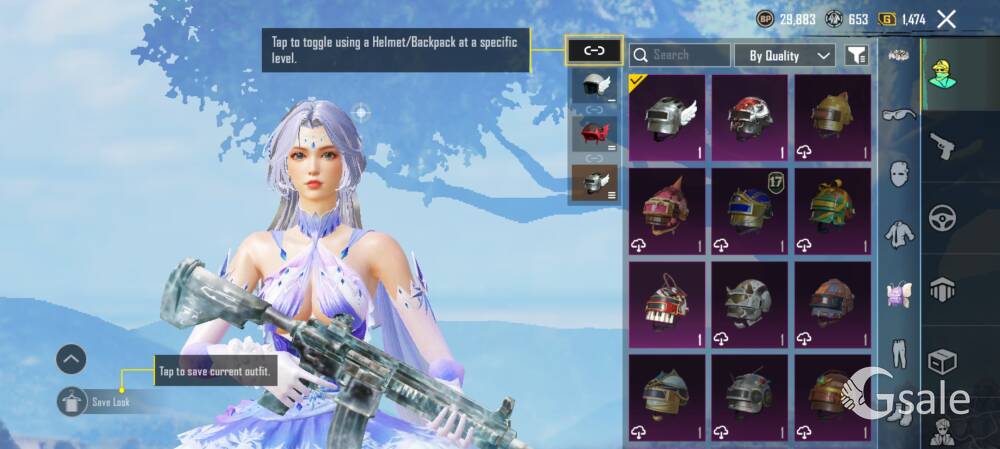
Task: Open the steering wheel vehicle tab
Action: coord(941,218)
